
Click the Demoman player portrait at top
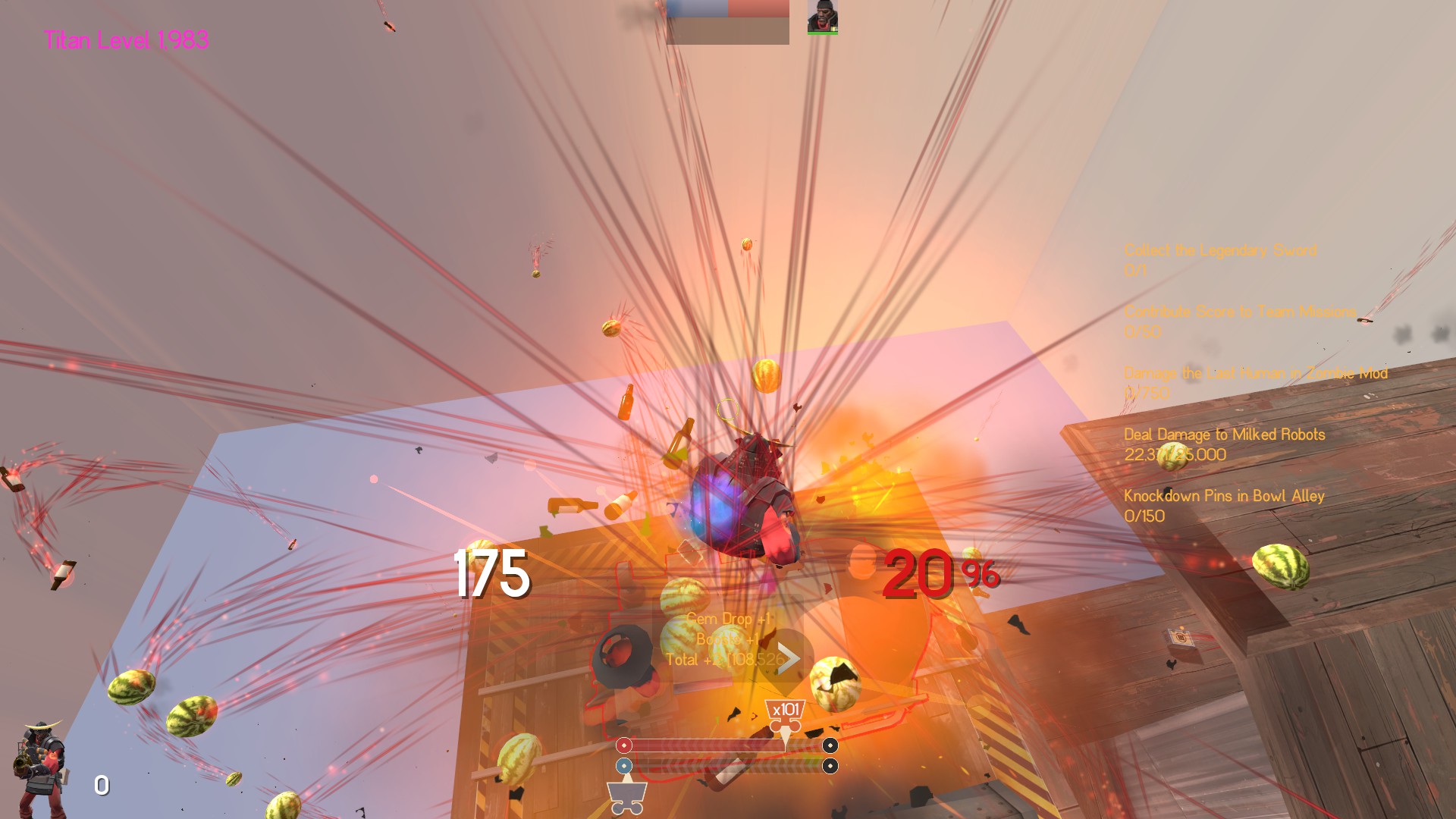[822, 17]
